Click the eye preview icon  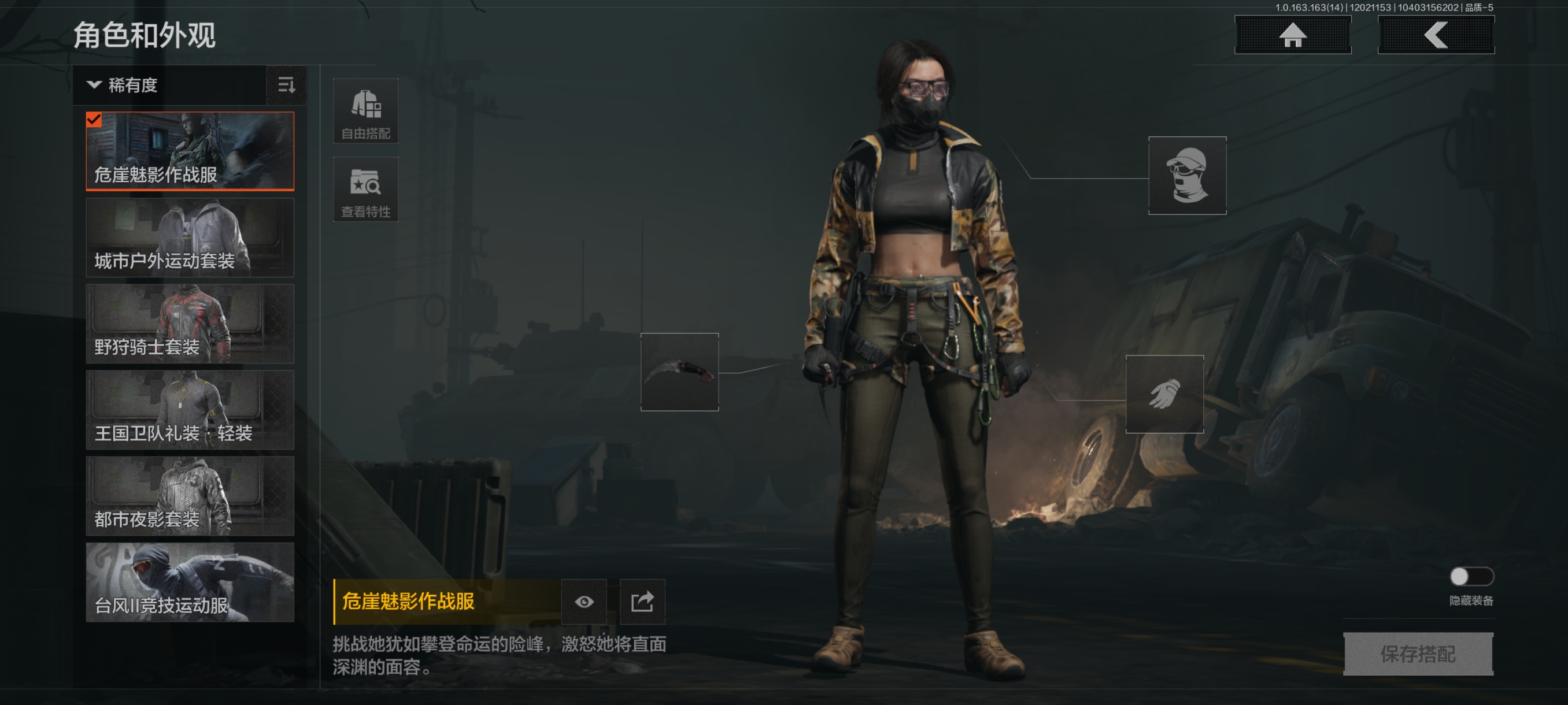[x=584, y=602]
